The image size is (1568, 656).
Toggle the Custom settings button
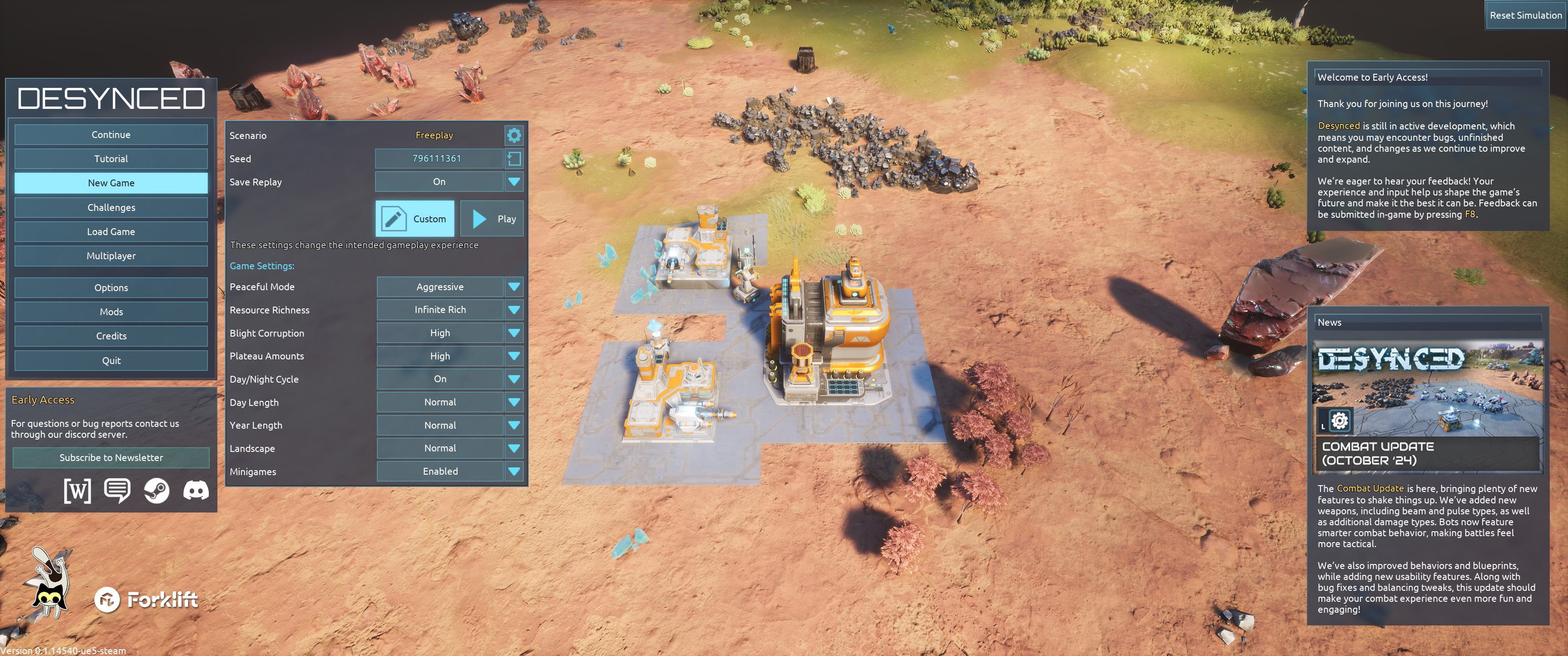pyautogui.click(x=415, y=219)
